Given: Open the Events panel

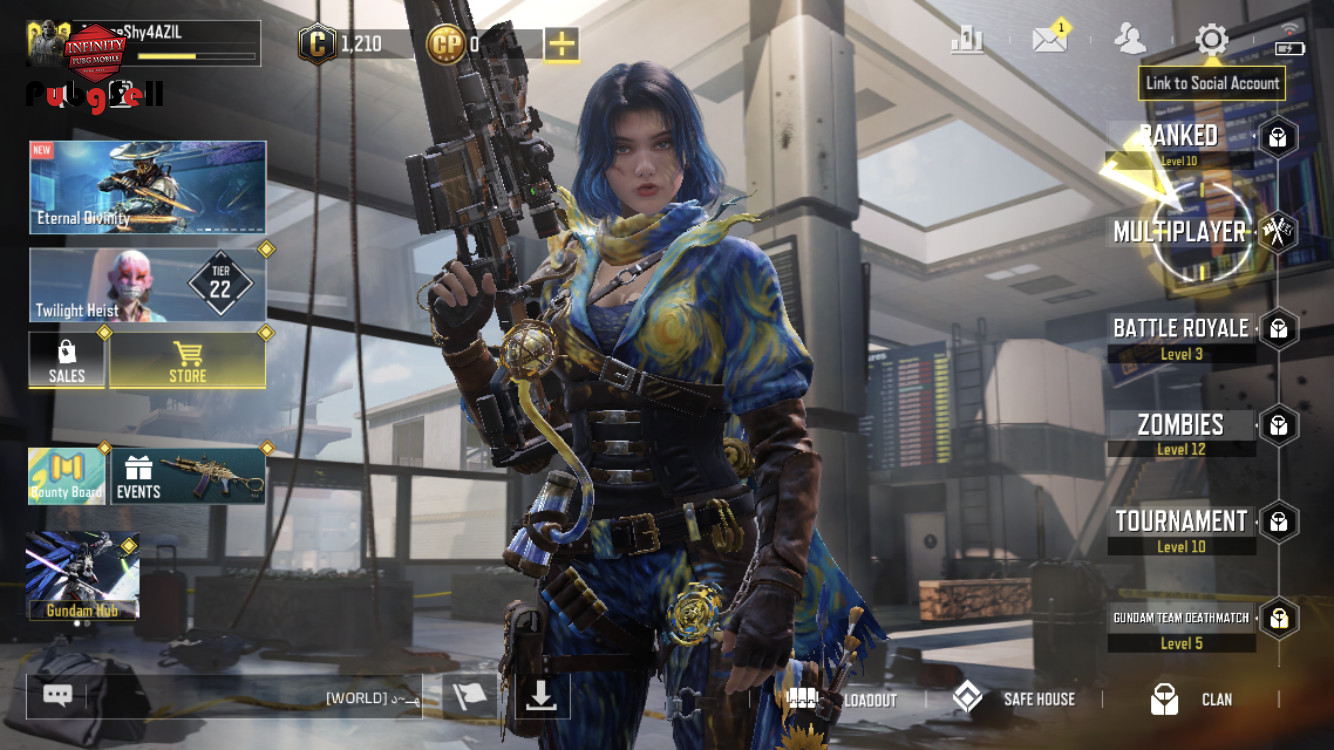Looking at the screenshot, I should pos(188,476).
